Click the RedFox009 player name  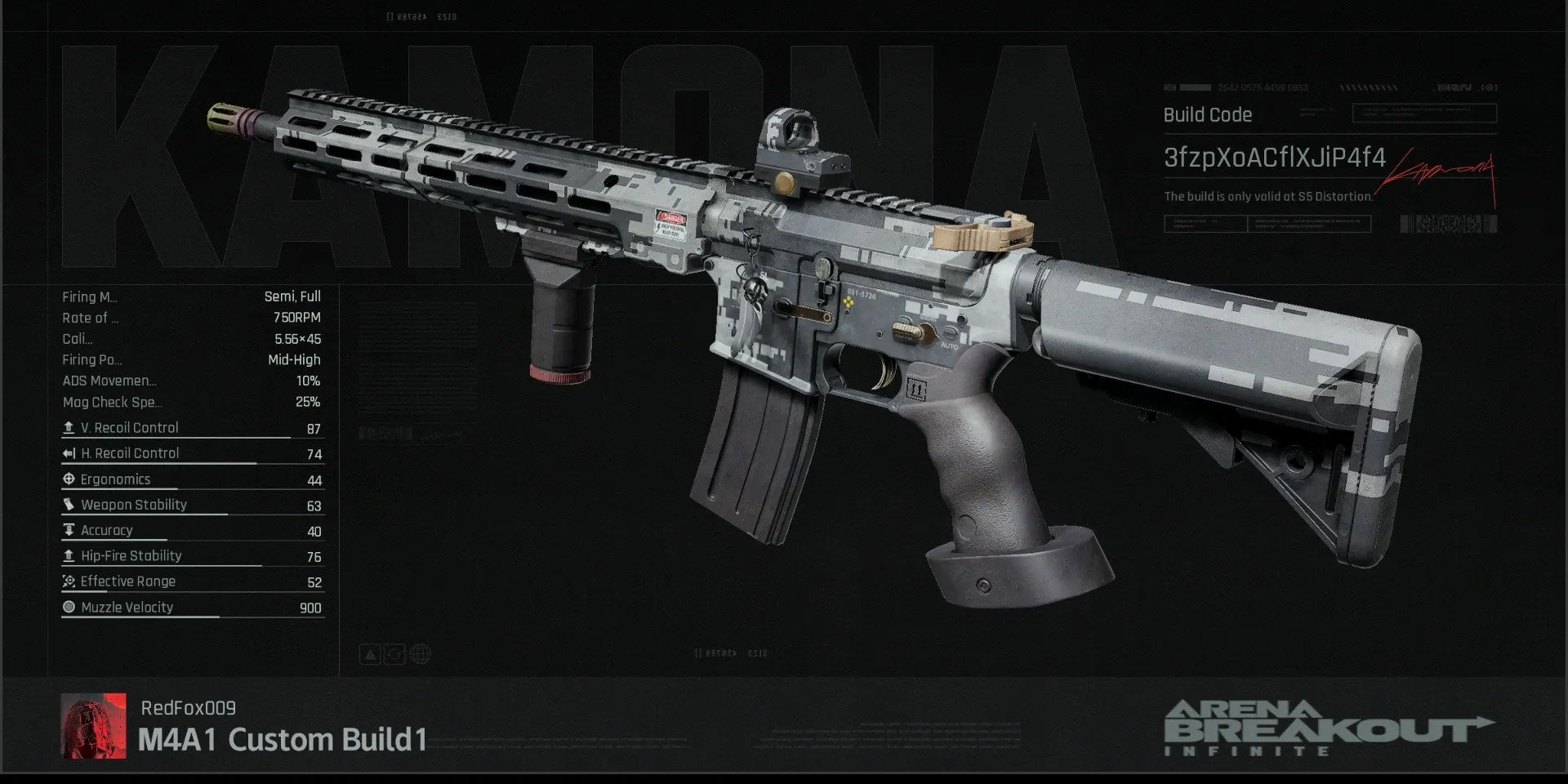(189, 708)
